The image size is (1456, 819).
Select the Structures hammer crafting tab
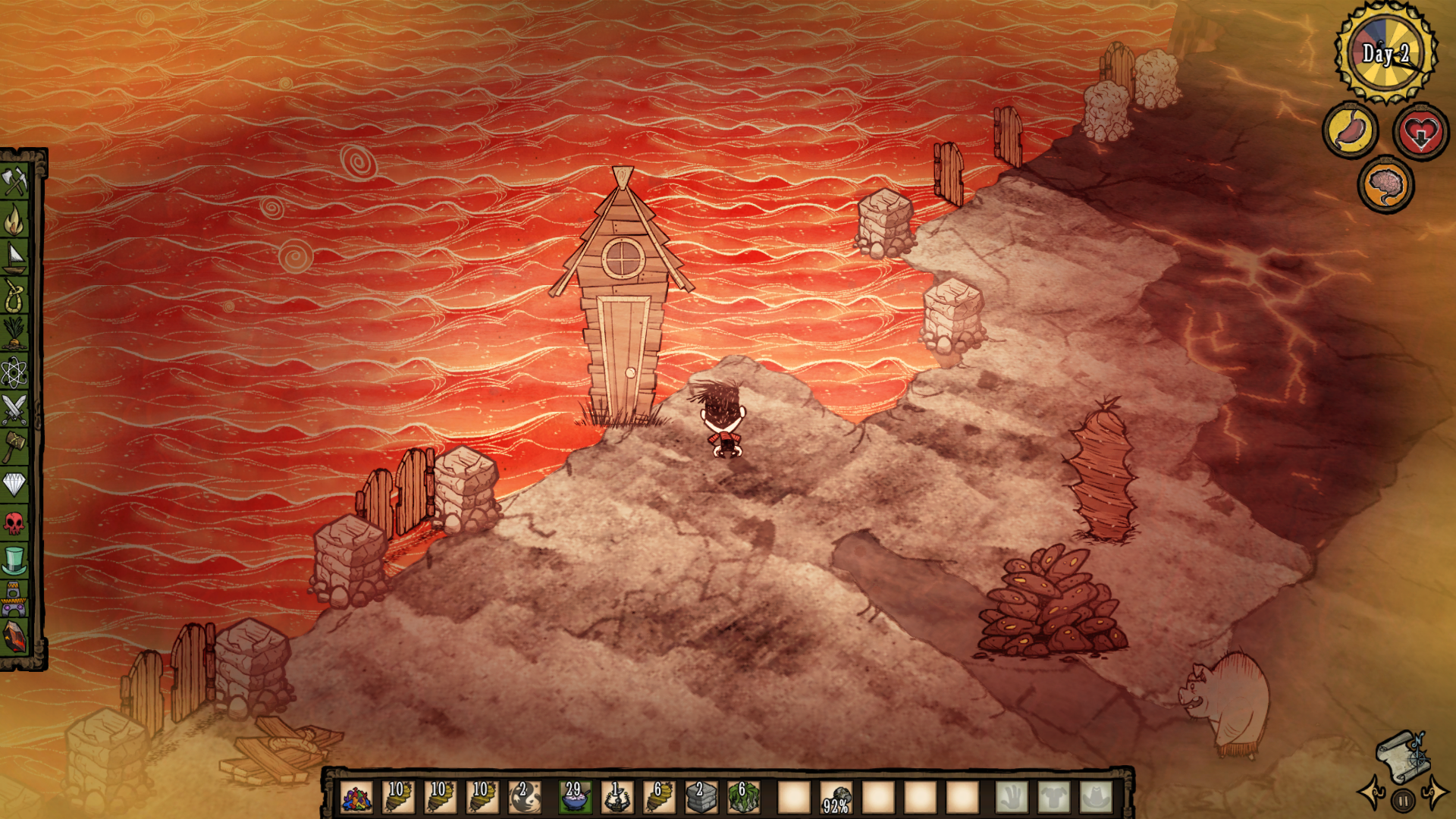pyautogui.click(x=14, y=447)
